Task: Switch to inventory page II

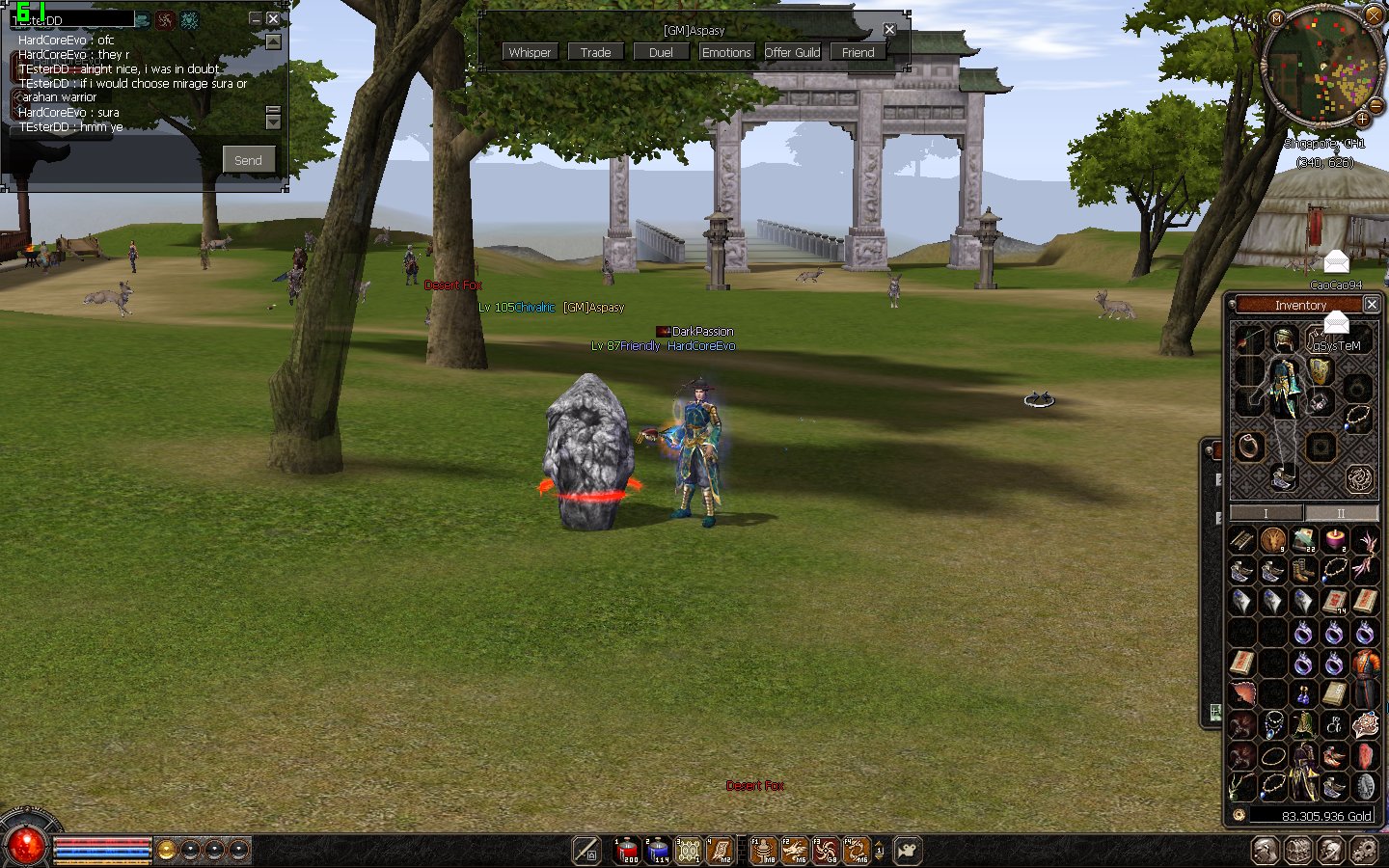Action: (1340, 513)
